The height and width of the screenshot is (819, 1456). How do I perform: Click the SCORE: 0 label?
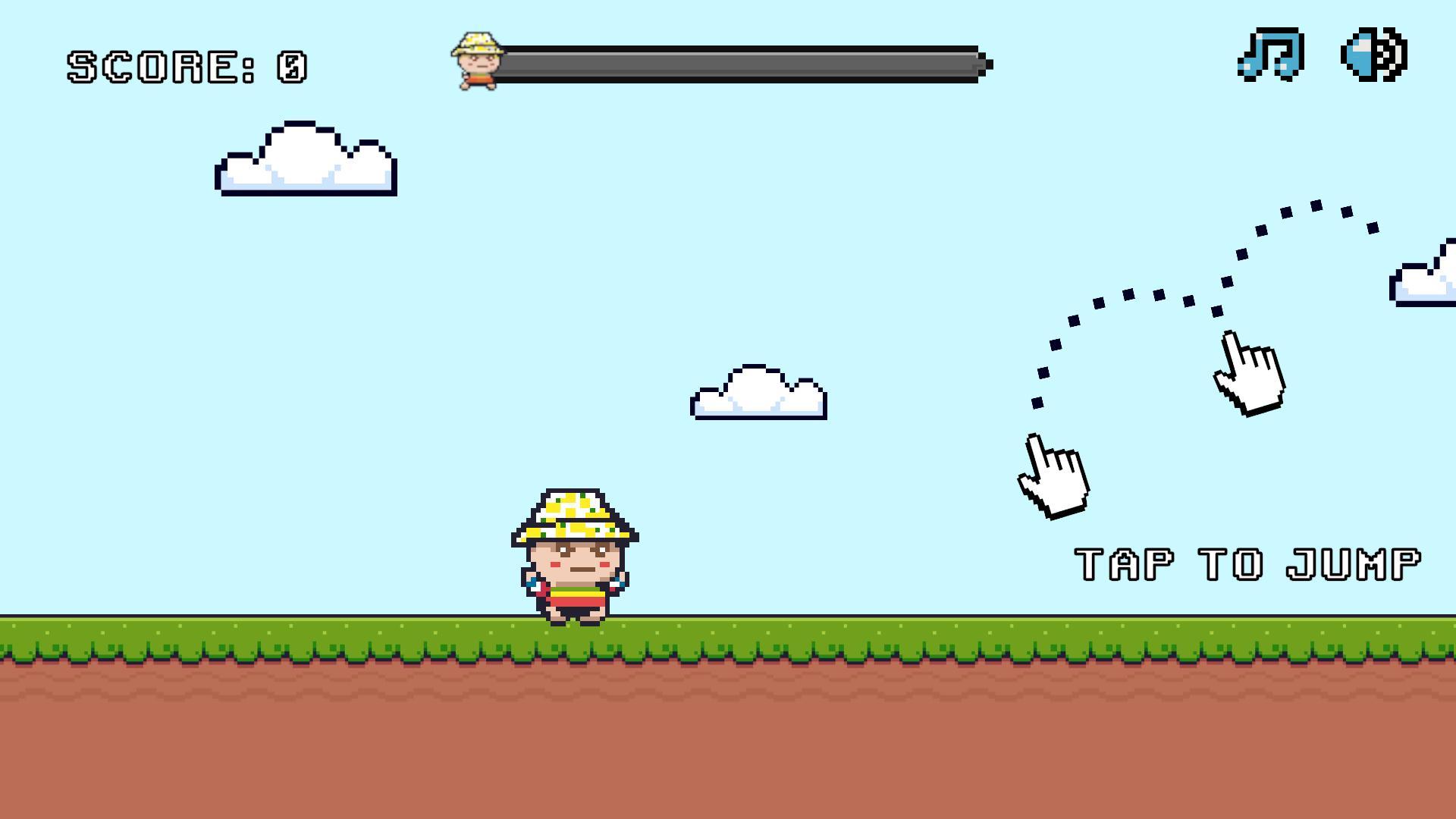[186, 67]
